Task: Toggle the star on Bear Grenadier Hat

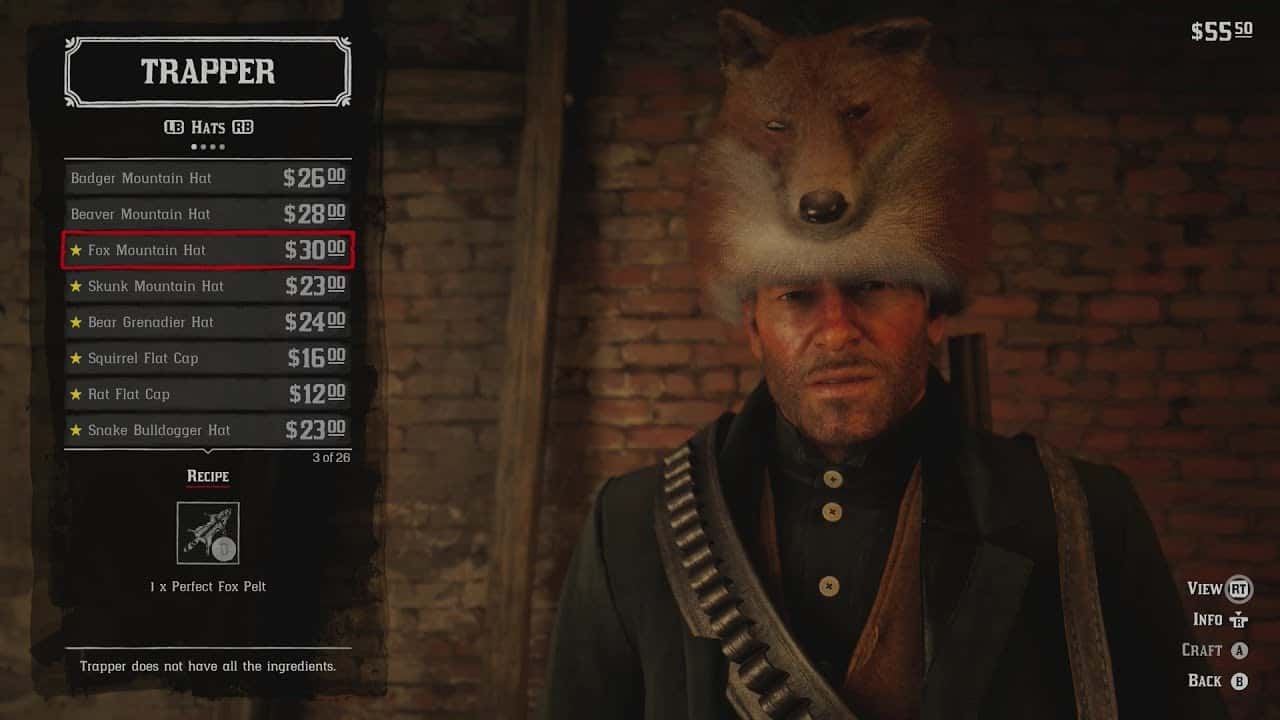Action: click(x=77, y=322)
